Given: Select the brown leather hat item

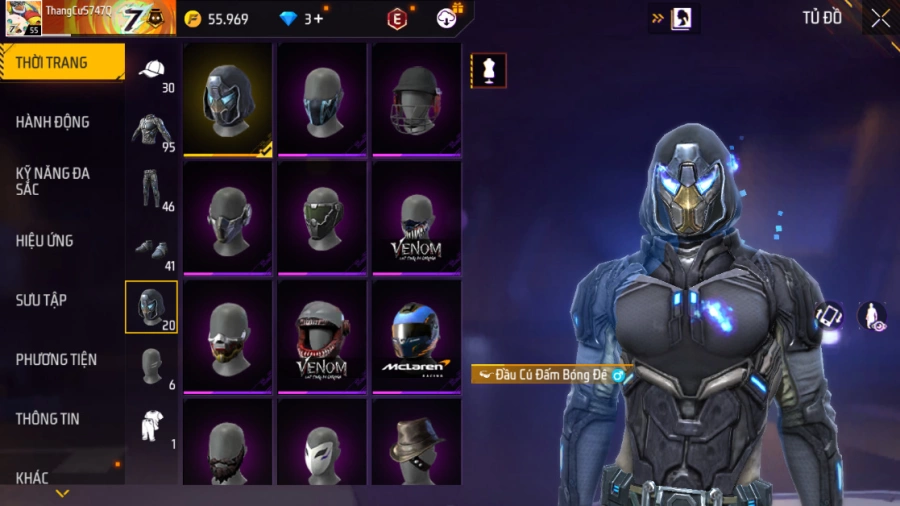Looking at the screenshot, I should (x=416, y=442).
